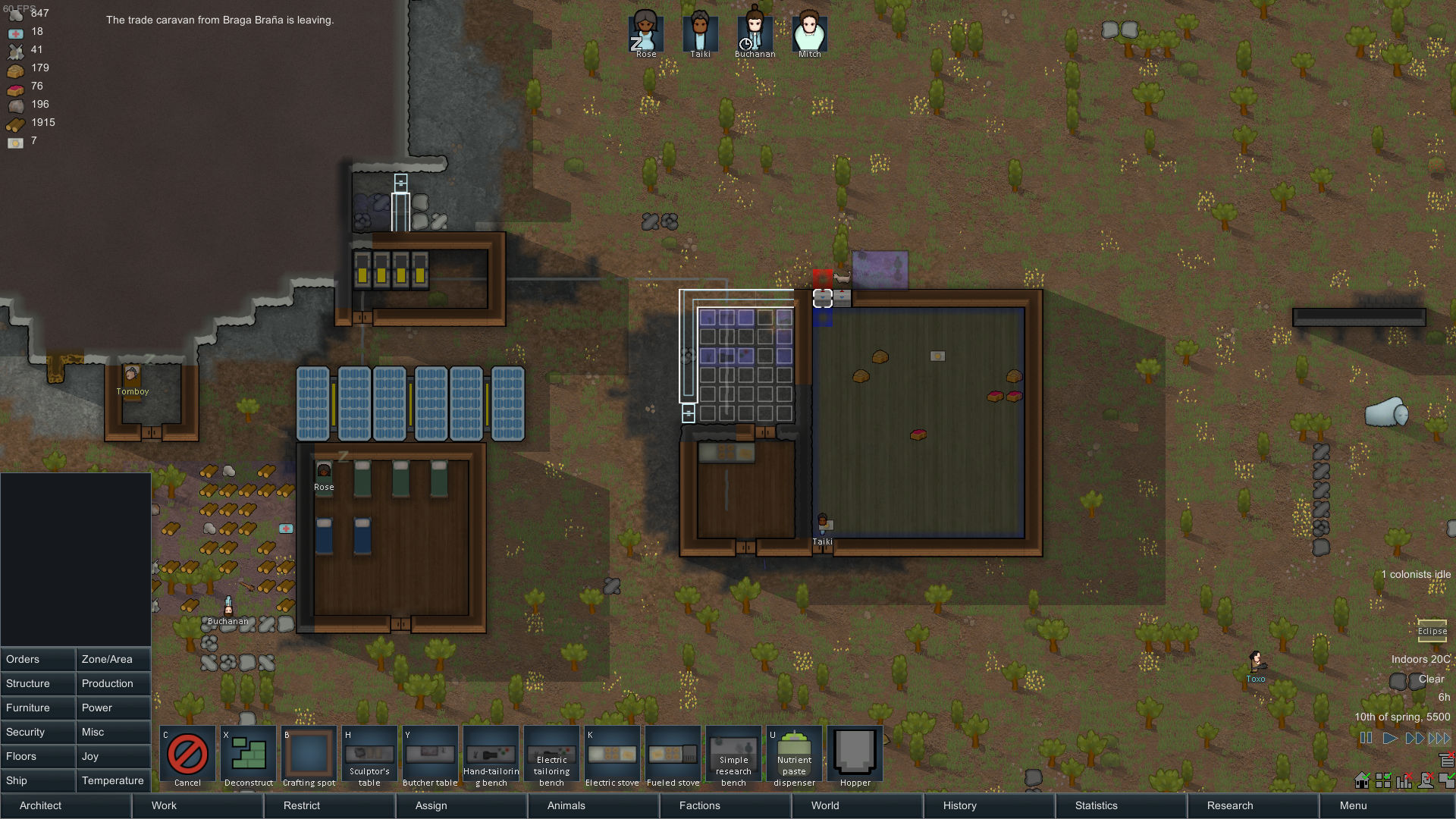Open the game Menu tab
Viewport: 1456px width, 819px height.
click(1386, 805)
